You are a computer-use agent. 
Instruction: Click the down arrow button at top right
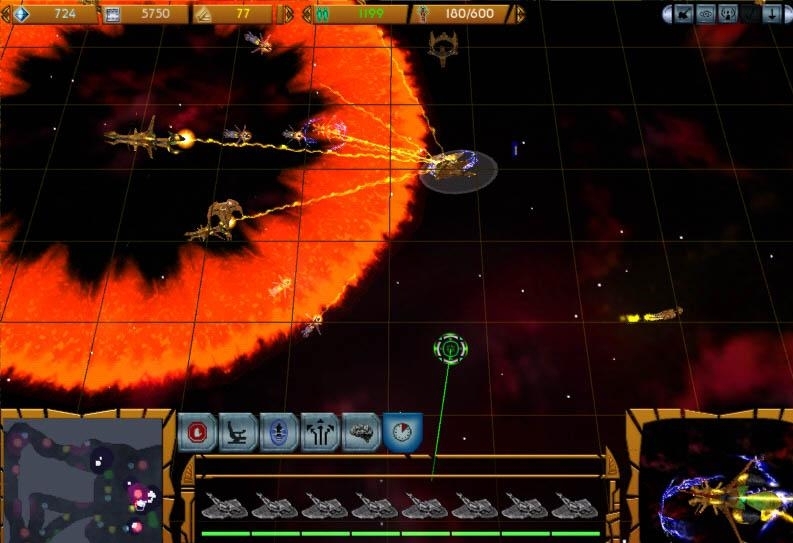point(771,14)
